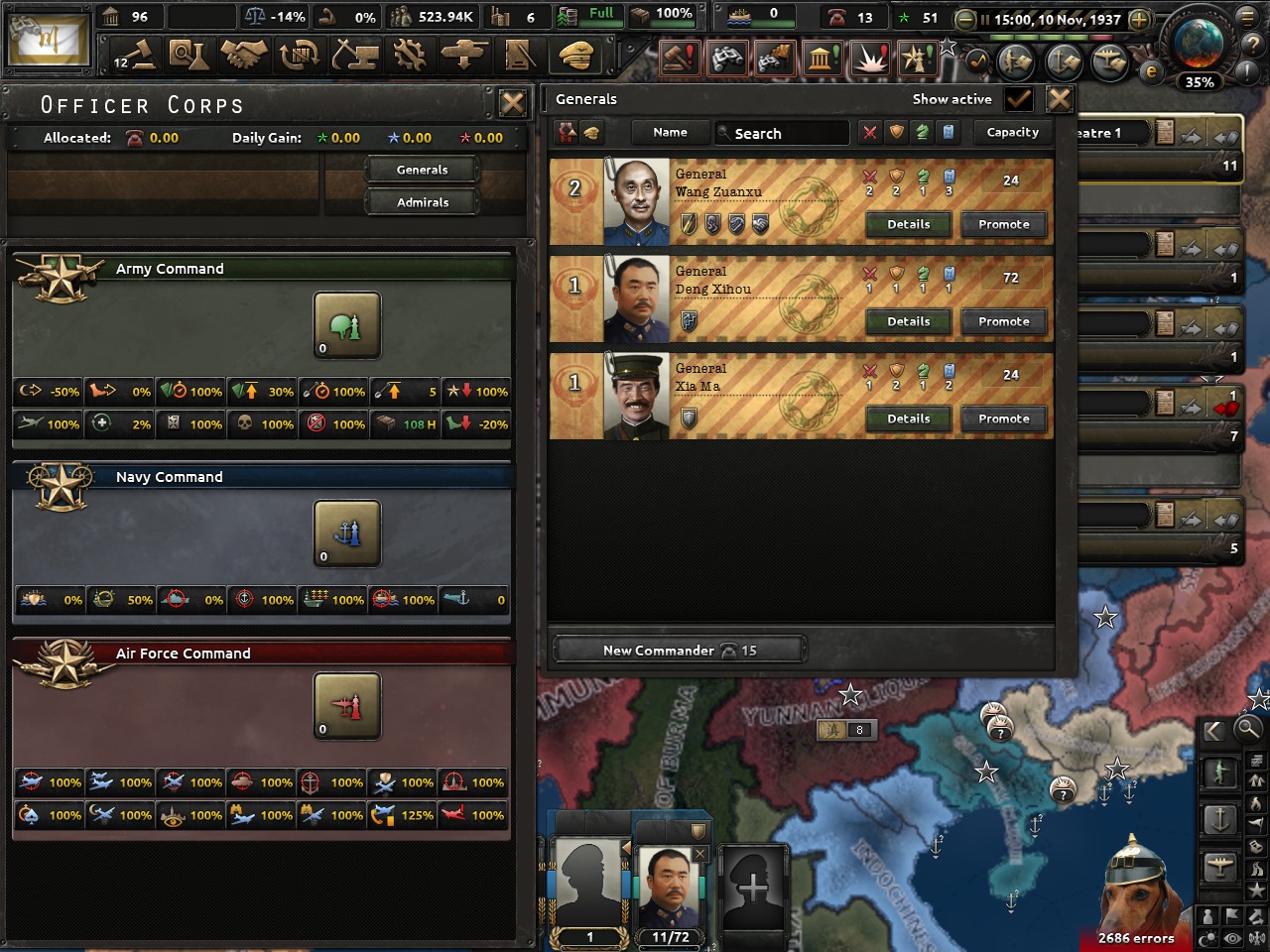Open the politics bank alert icon
Screen dimensions: 1270x952
[821, 59]
